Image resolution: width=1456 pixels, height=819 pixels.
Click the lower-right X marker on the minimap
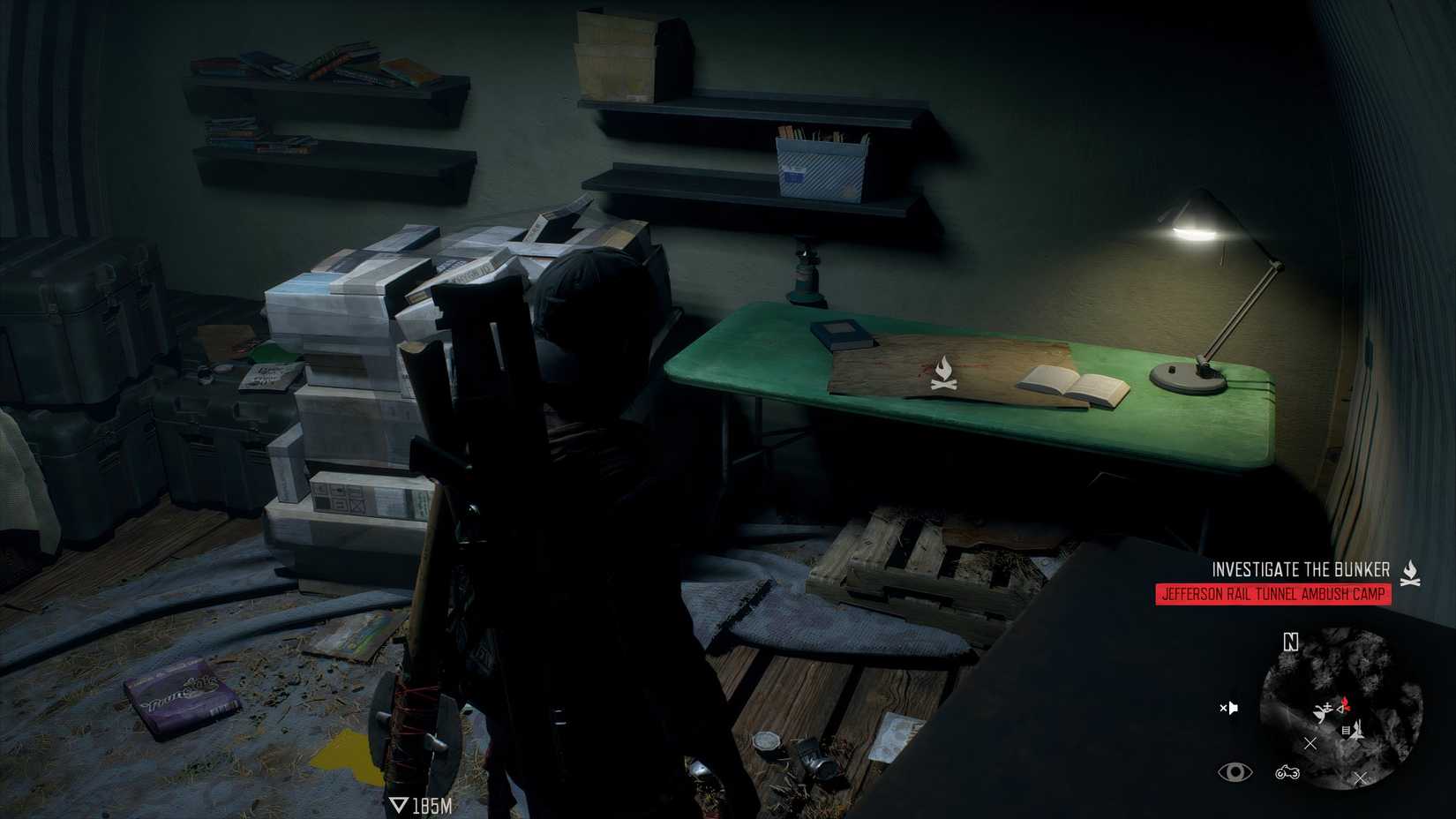(1360, 778)
